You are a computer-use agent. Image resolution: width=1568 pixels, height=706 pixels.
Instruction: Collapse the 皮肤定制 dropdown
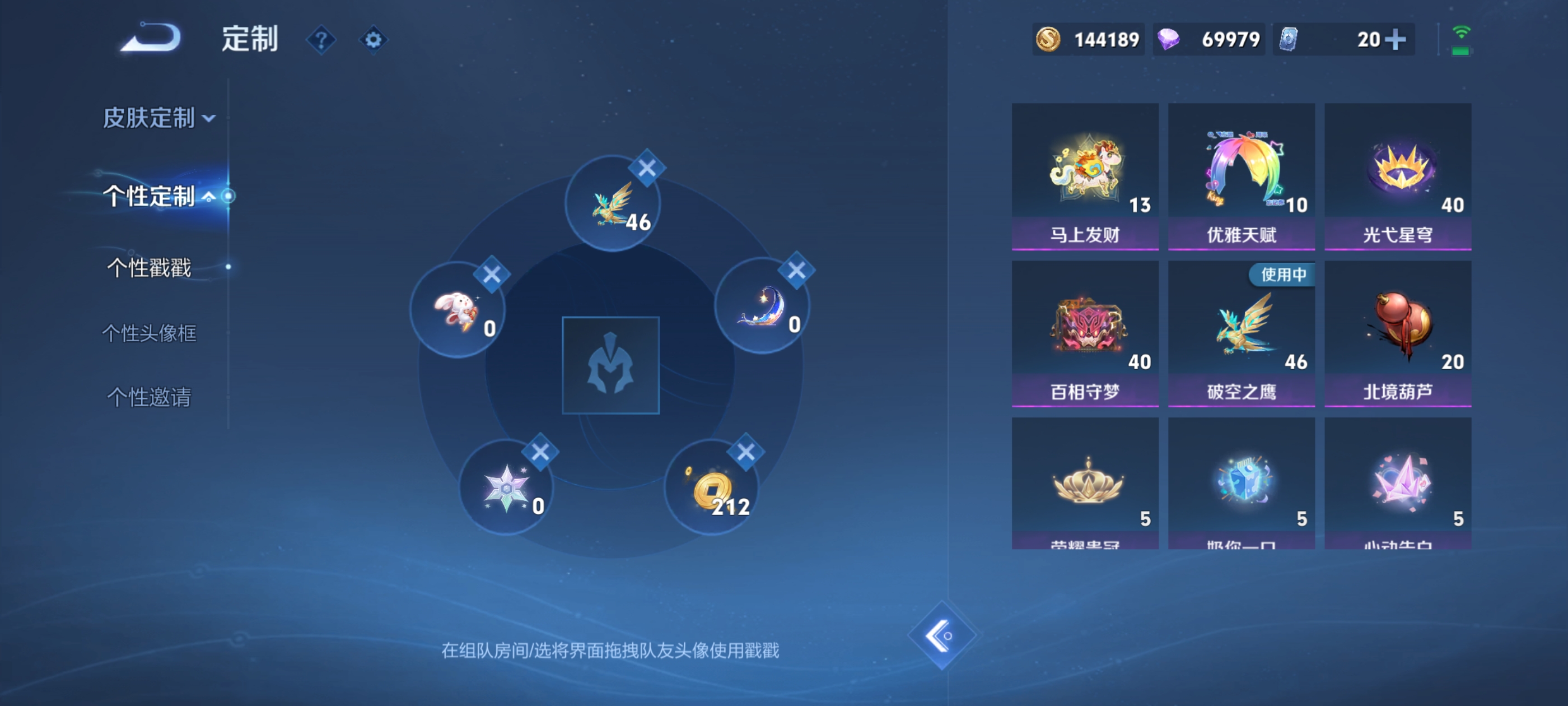point(210,119)
